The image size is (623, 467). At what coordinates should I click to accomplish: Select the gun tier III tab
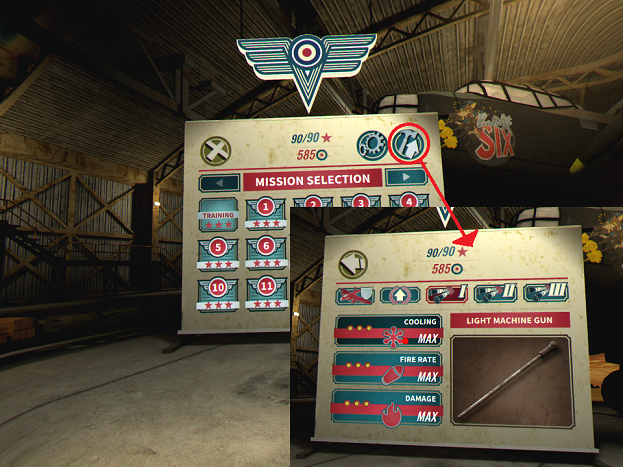(543, 291)
